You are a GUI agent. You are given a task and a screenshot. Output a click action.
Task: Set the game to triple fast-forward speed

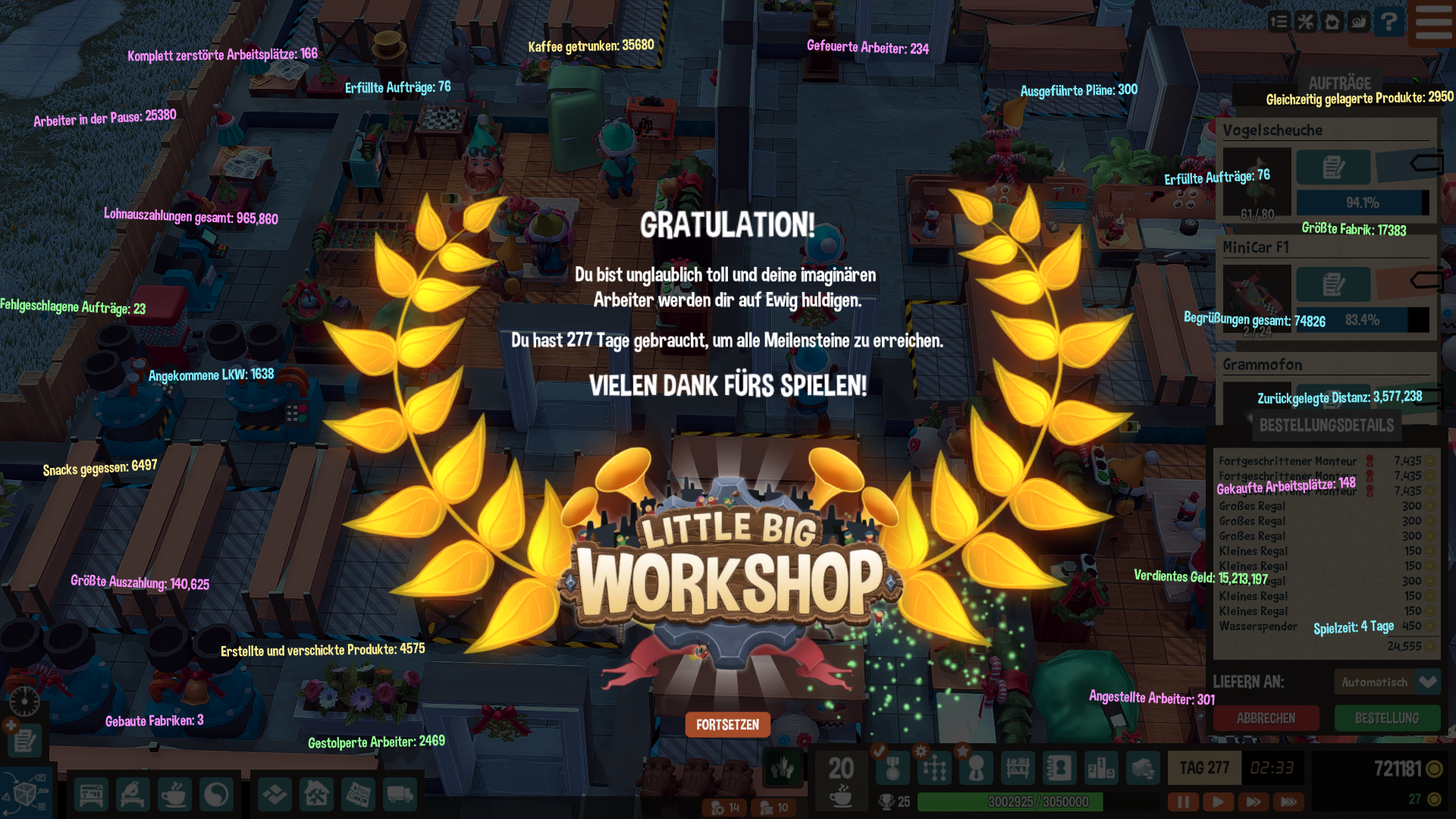click(x=1288, y=801)
